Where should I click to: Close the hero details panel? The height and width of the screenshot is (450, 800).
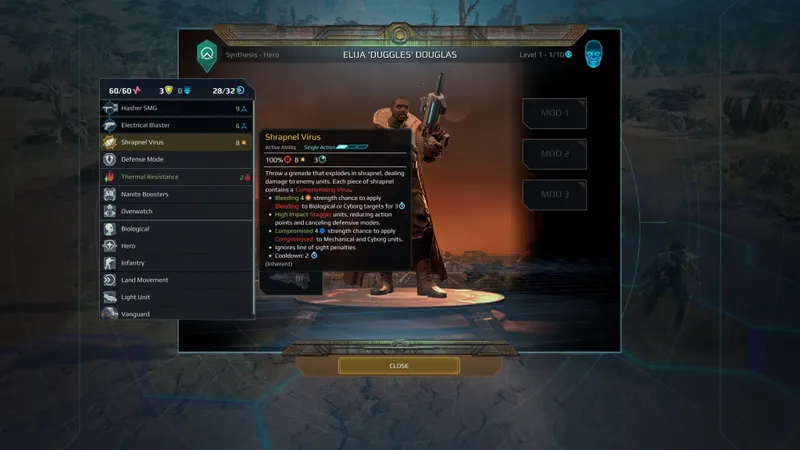(x=399, y=366)
